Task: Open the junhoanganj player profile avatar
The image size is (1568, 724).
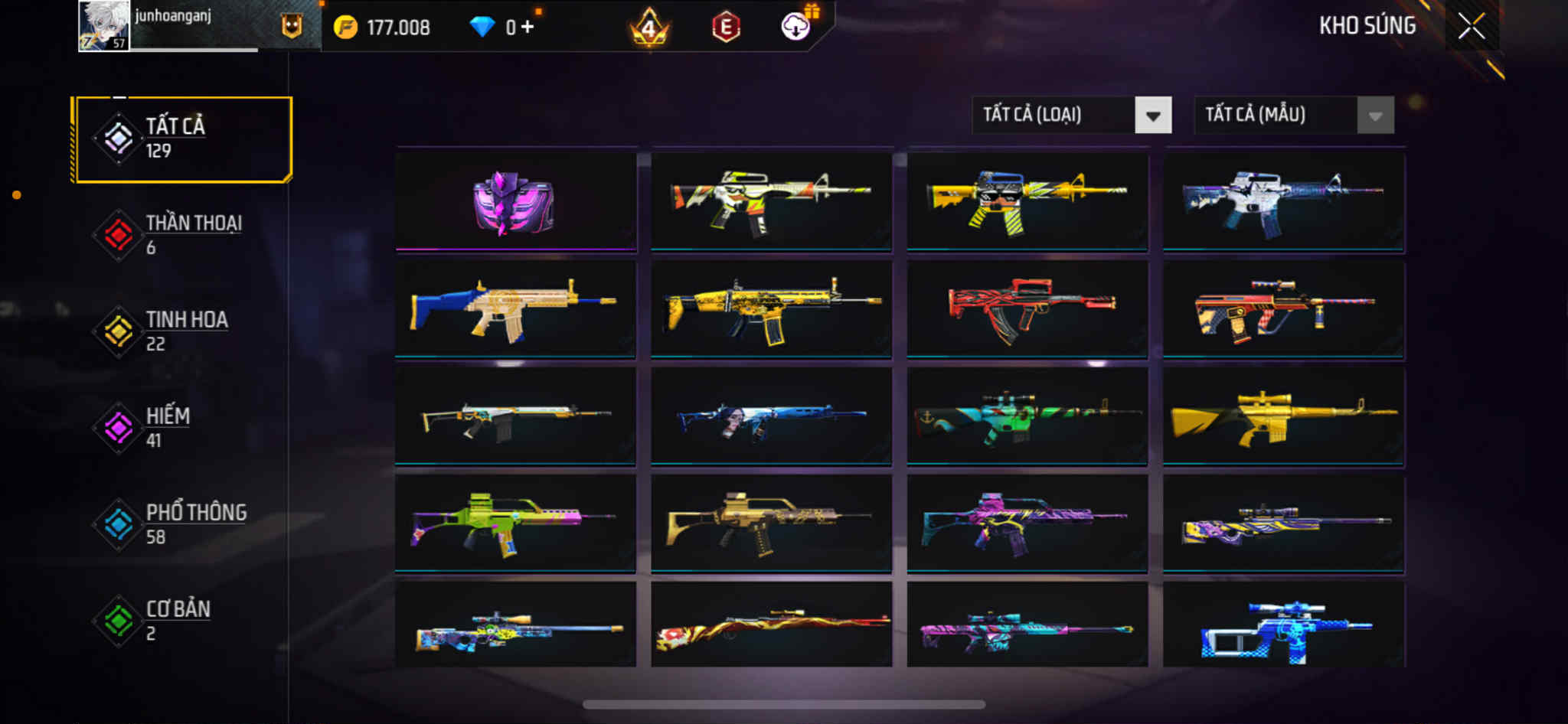Action: [104, 26]
